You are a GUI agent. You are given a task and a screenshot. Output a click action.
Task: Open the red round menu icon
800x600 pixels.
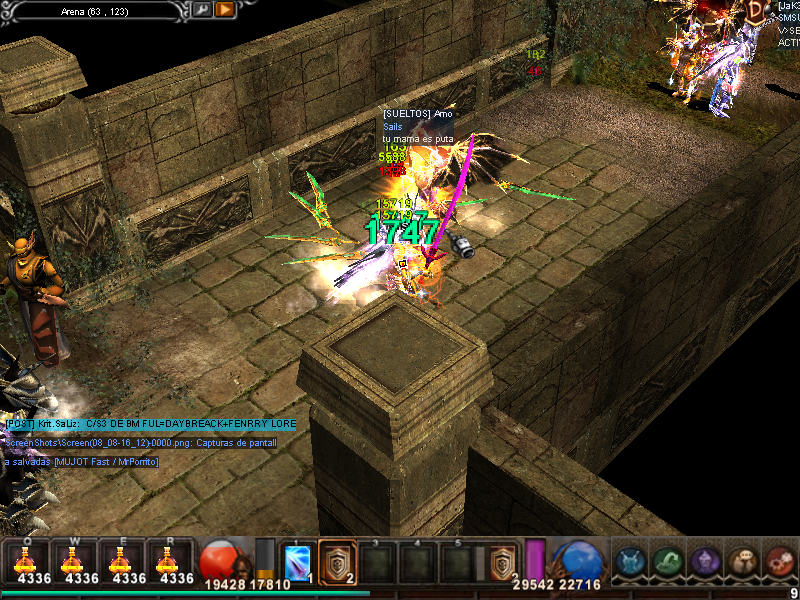tap(779, 562)
